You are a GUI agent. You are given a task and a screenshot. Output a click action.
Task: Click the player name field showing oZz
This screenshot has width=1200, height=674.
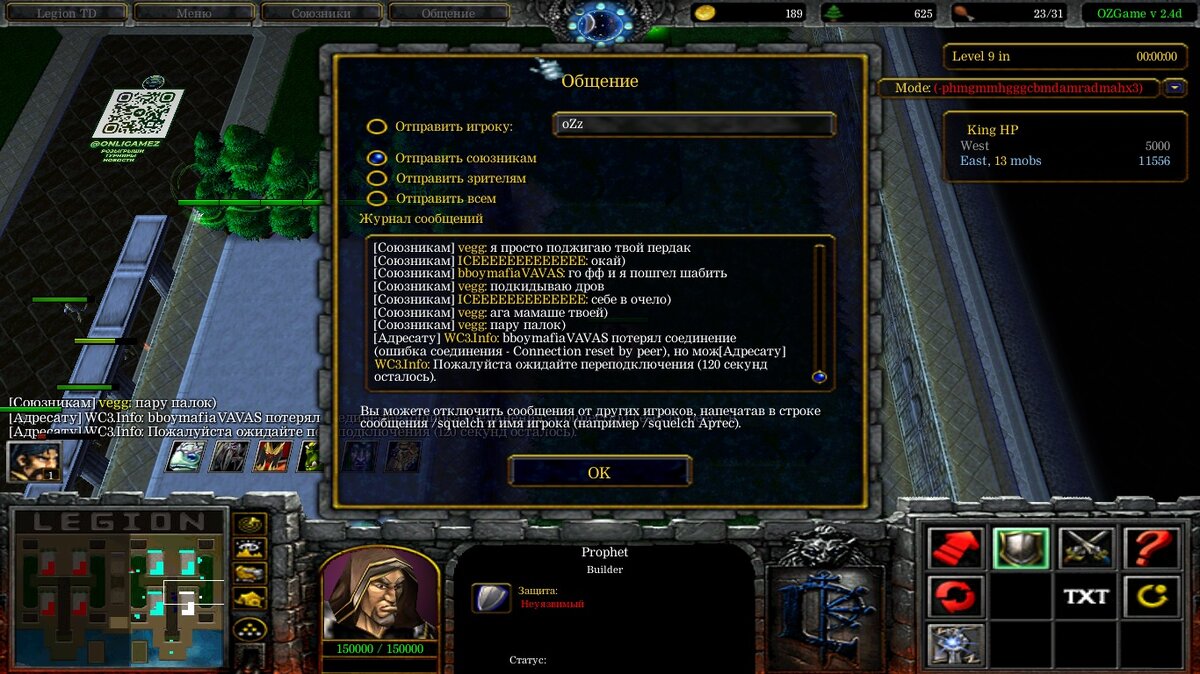pos(693,125)
